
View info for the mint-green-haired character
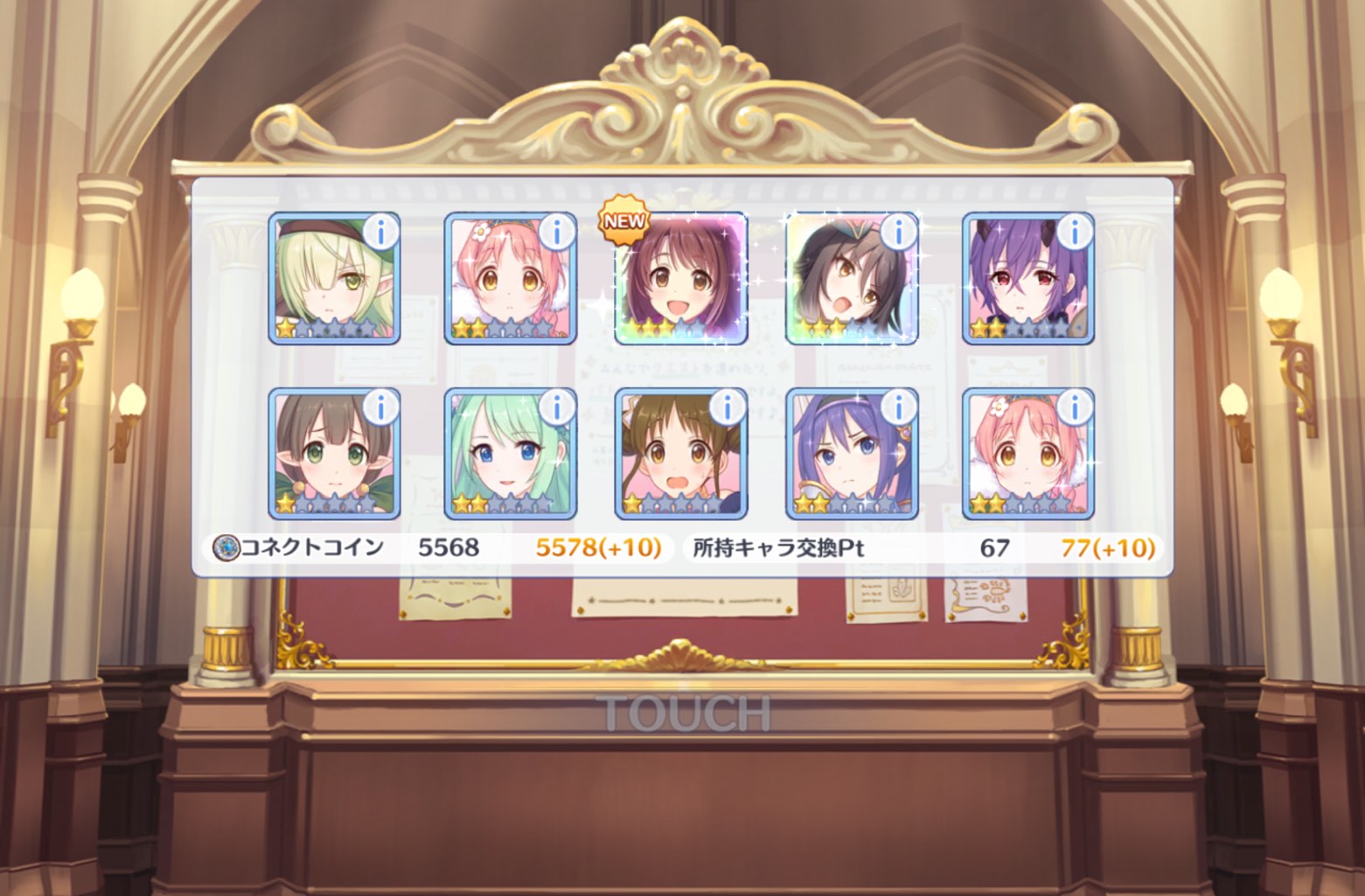(x=556, y=406)
